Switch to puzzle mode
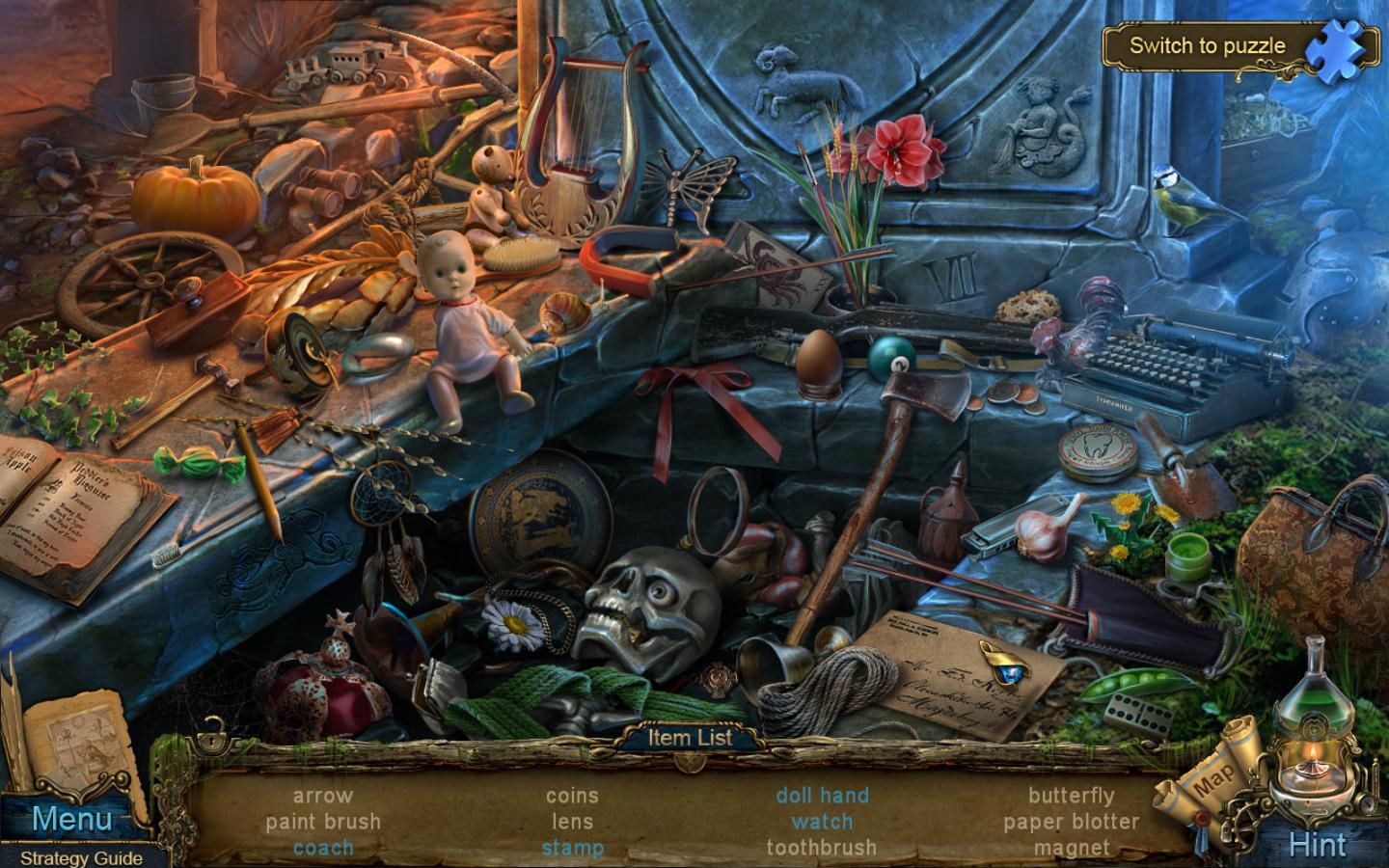Viewport: 1389px width, 868px height. (1209, 45)
